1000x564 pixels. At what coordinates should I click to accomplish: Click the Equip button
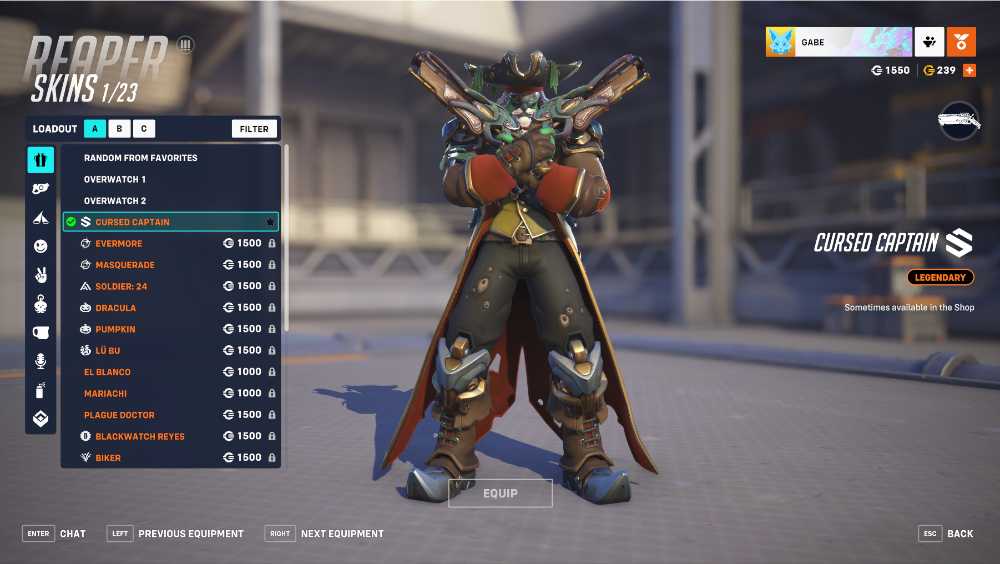pyautogui.click(x=500, y=493)
